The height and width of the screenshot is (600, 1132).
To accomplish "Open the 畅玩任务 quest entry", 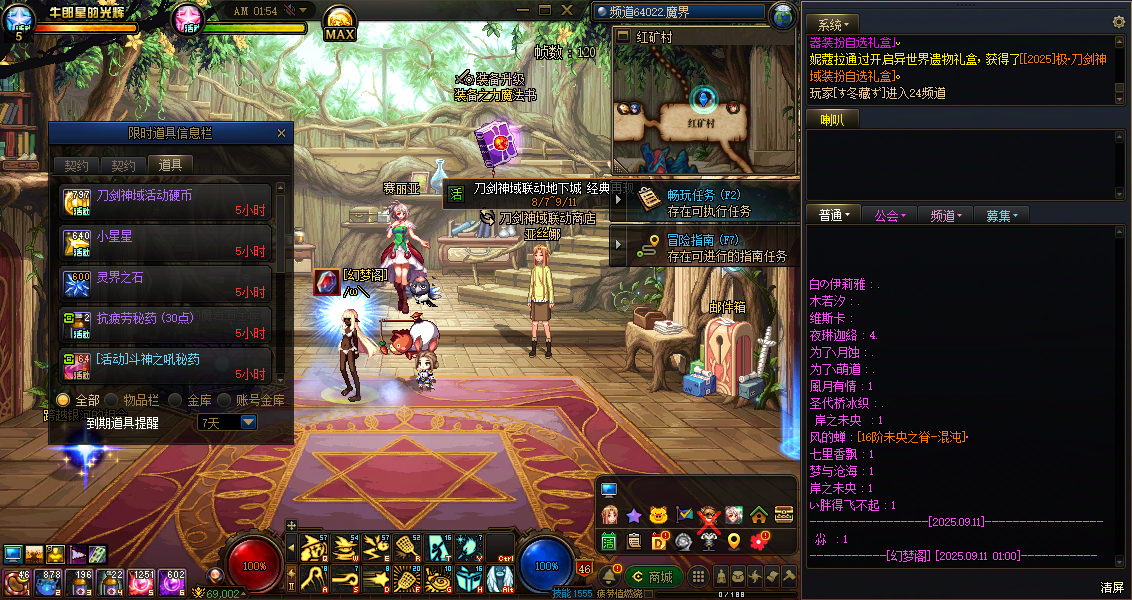I will coord(704,202).
